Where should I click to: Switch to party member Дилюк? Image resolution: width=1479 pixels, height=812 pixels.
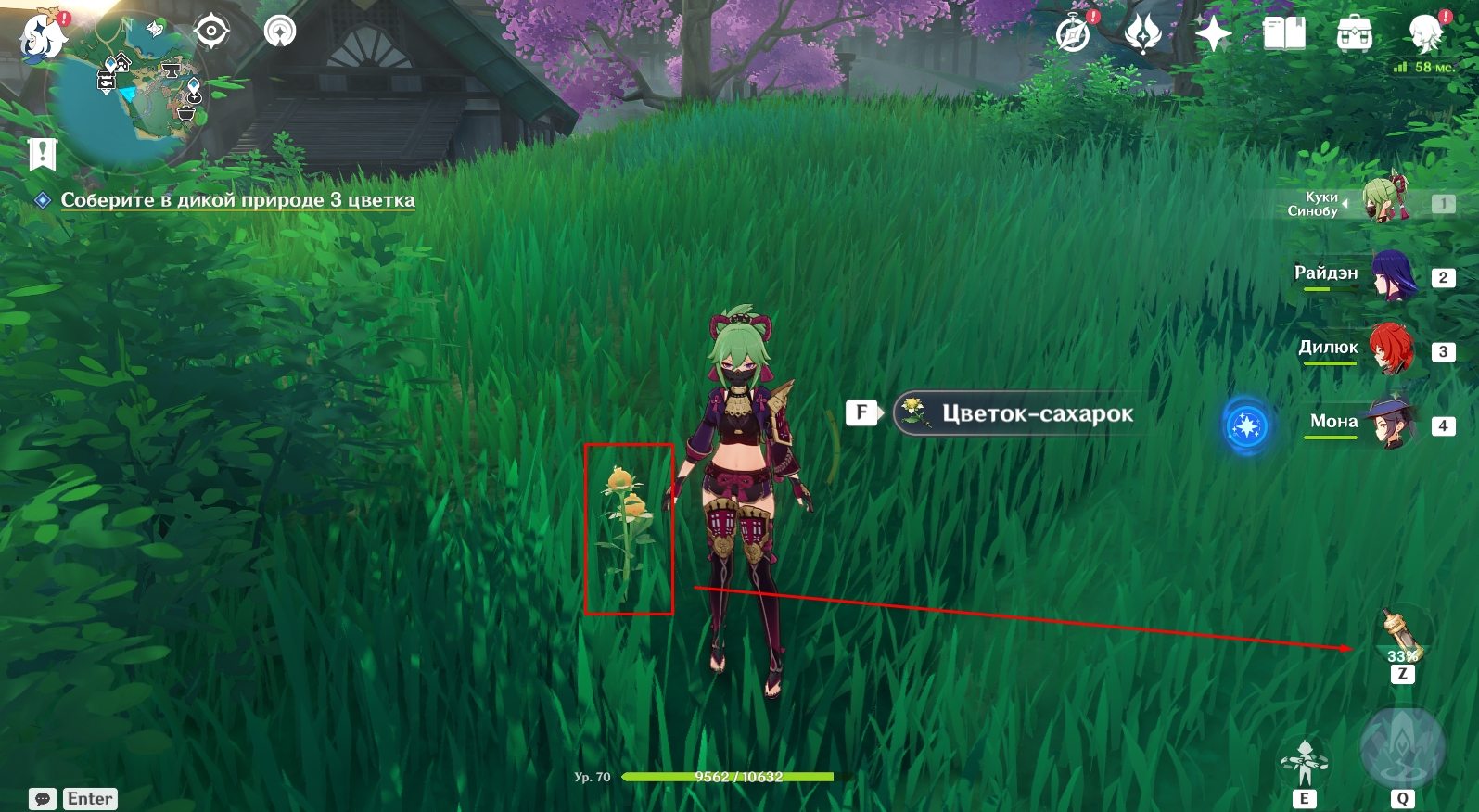tap(1391, 349)
